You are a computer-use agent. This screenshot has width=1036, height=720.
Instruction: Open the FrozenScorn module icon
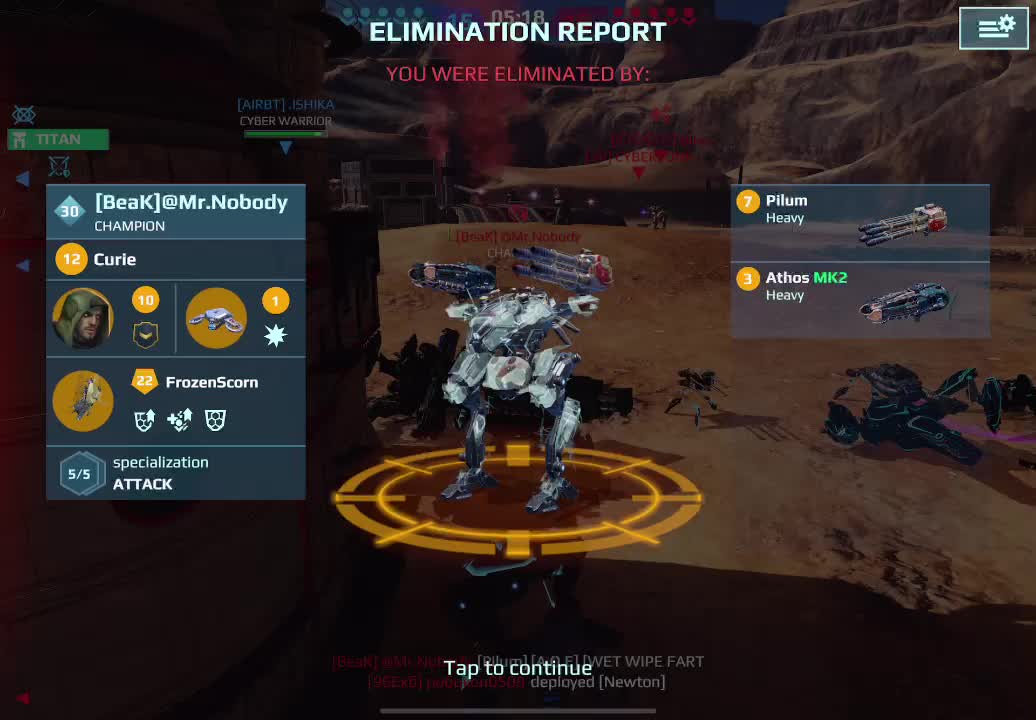(x=83, y=401)
